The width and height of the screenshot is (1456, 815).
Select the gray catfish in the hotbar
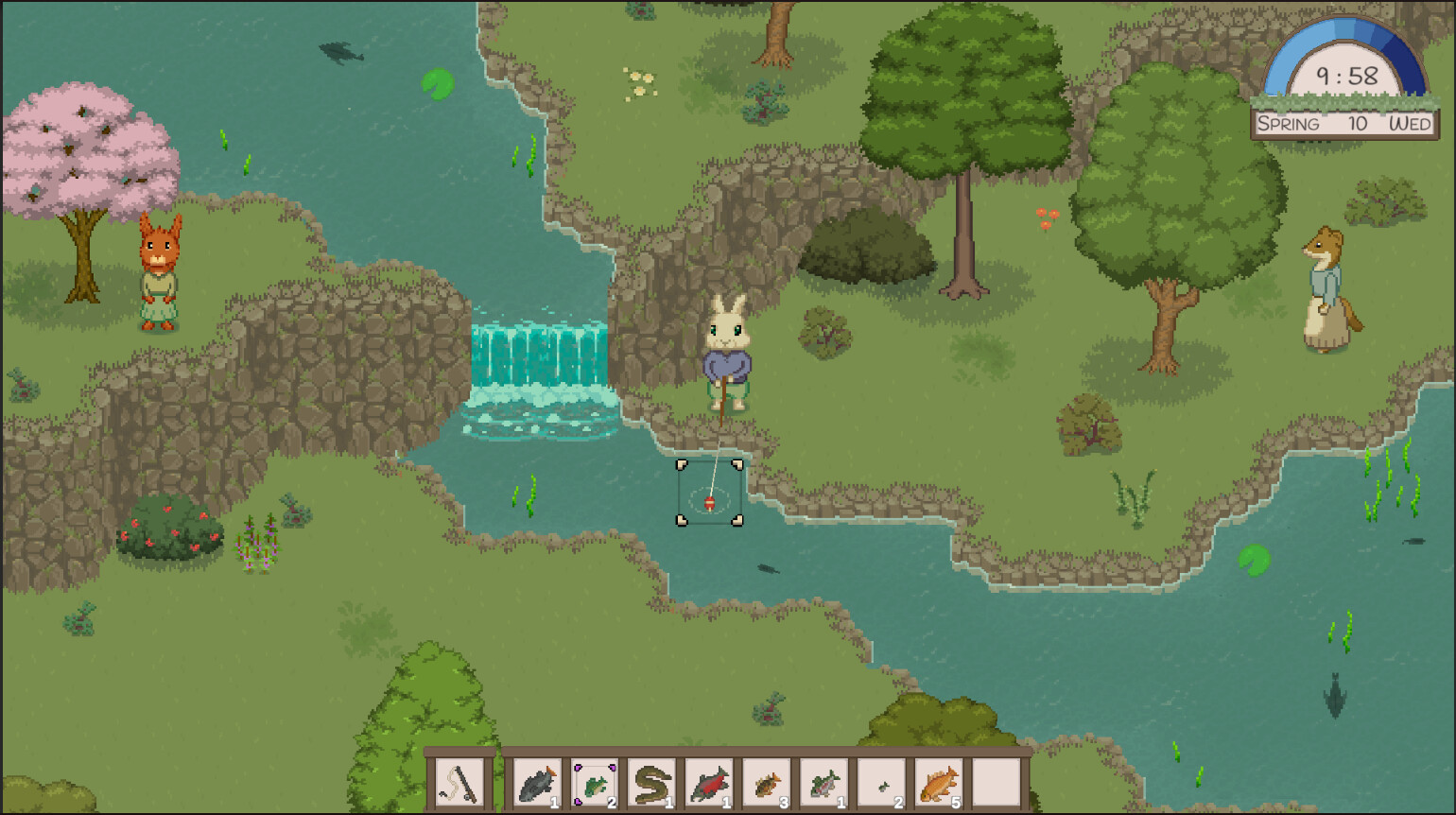(537, 782)
